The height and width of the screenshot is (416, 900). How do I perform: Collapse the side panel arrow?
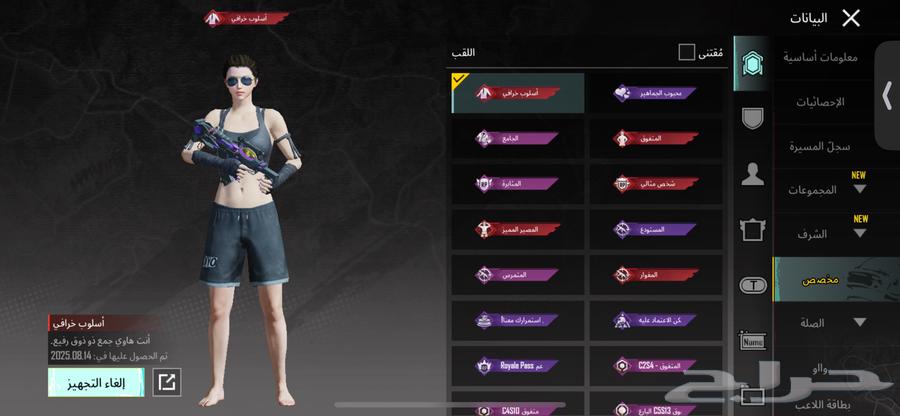886,95
